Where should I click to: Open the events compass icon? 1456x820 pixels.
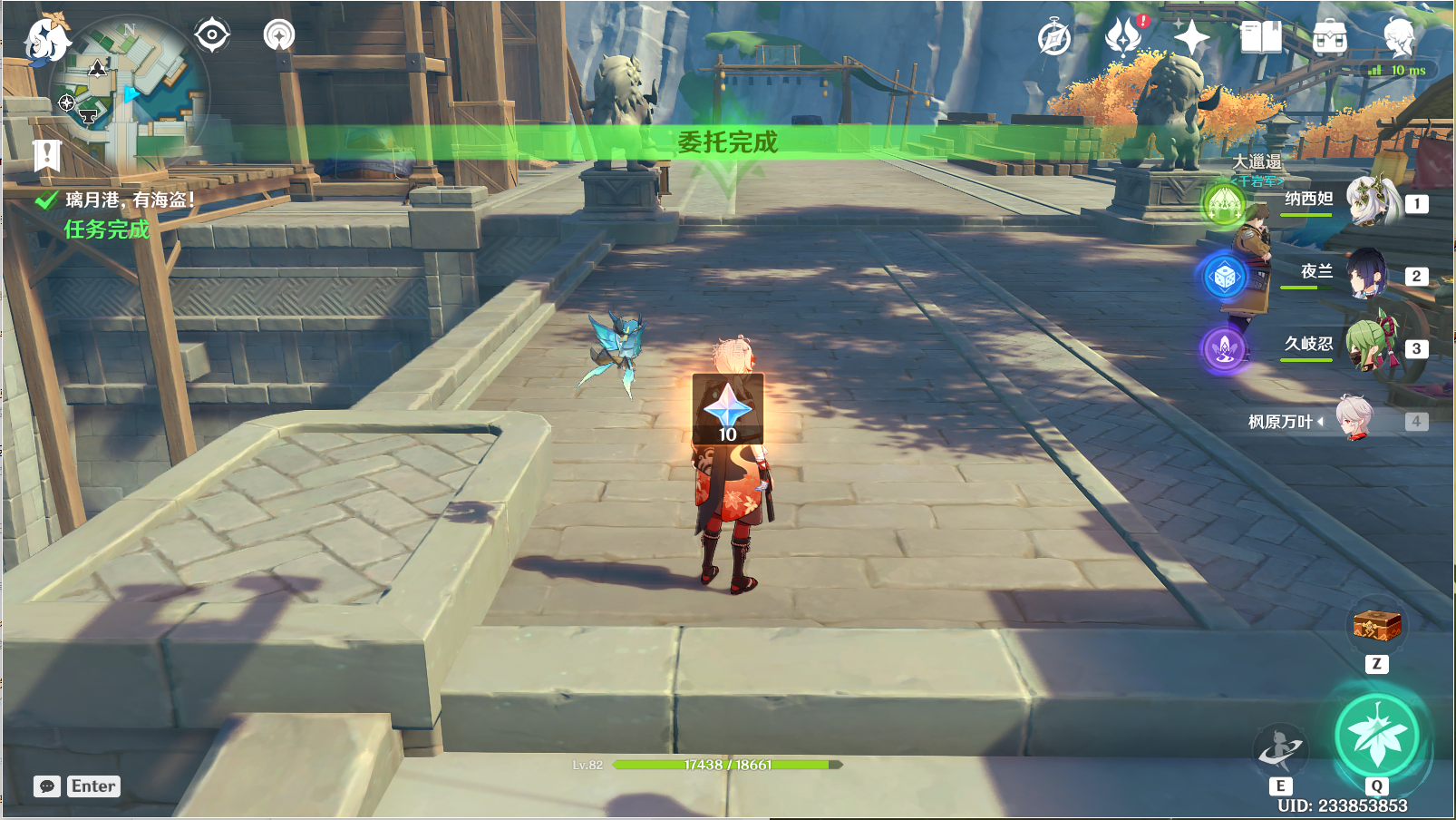(1054, 38)
